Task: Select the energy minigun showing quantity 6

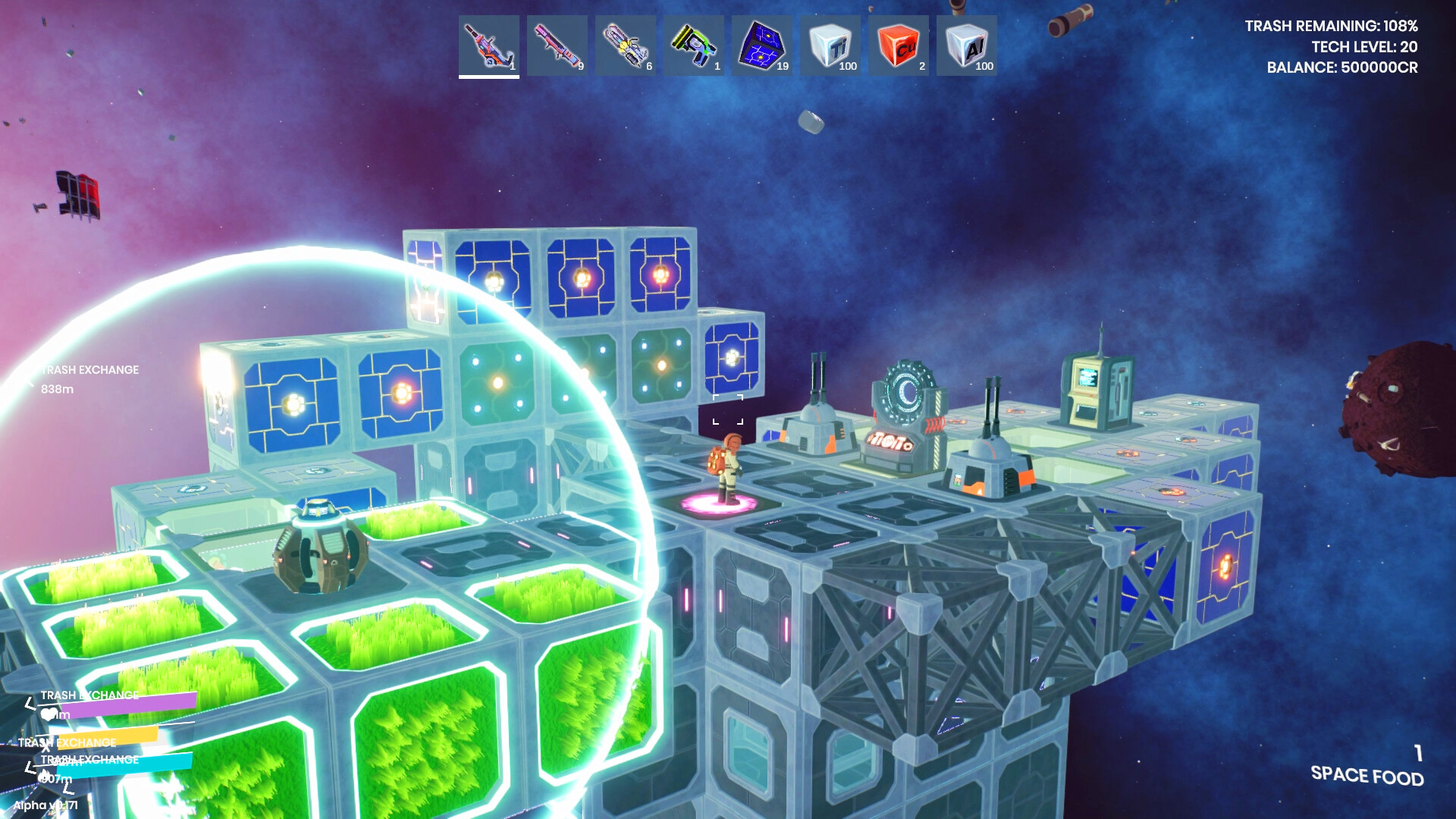Action: tap(626, 45)
